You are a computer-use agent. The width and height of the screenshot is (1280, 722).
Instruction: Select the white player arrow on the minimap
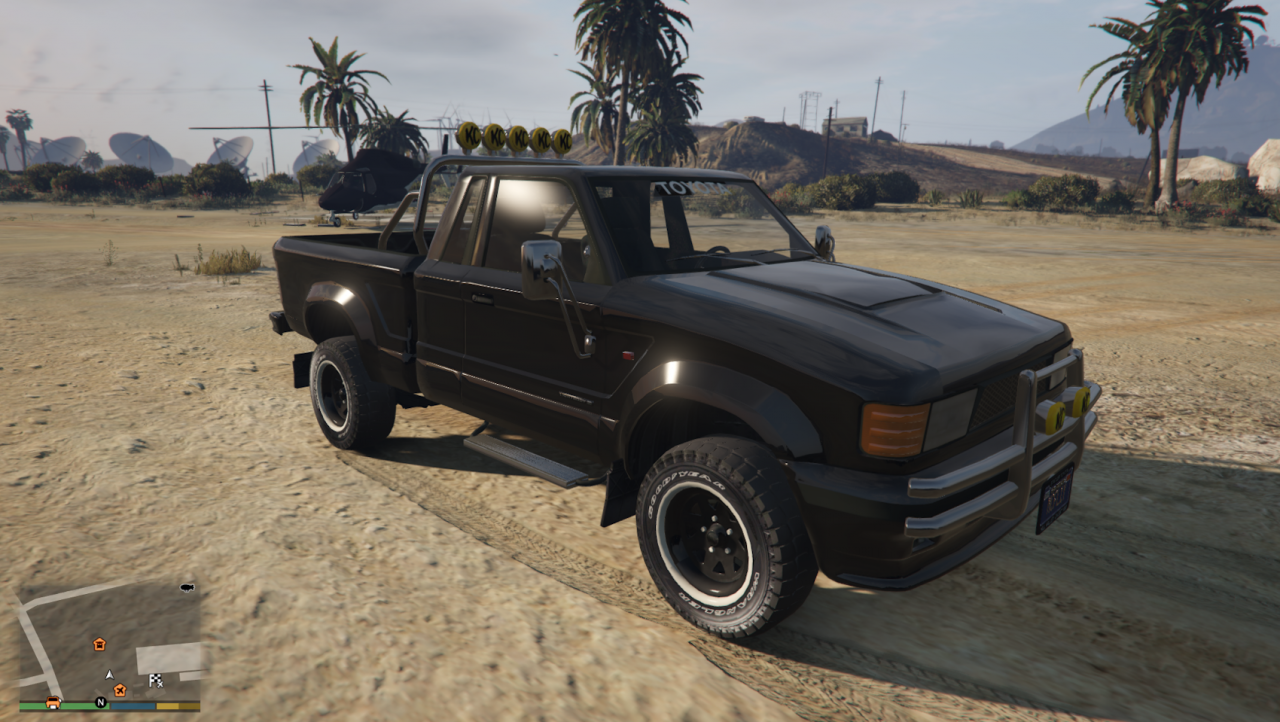(109, 674)
